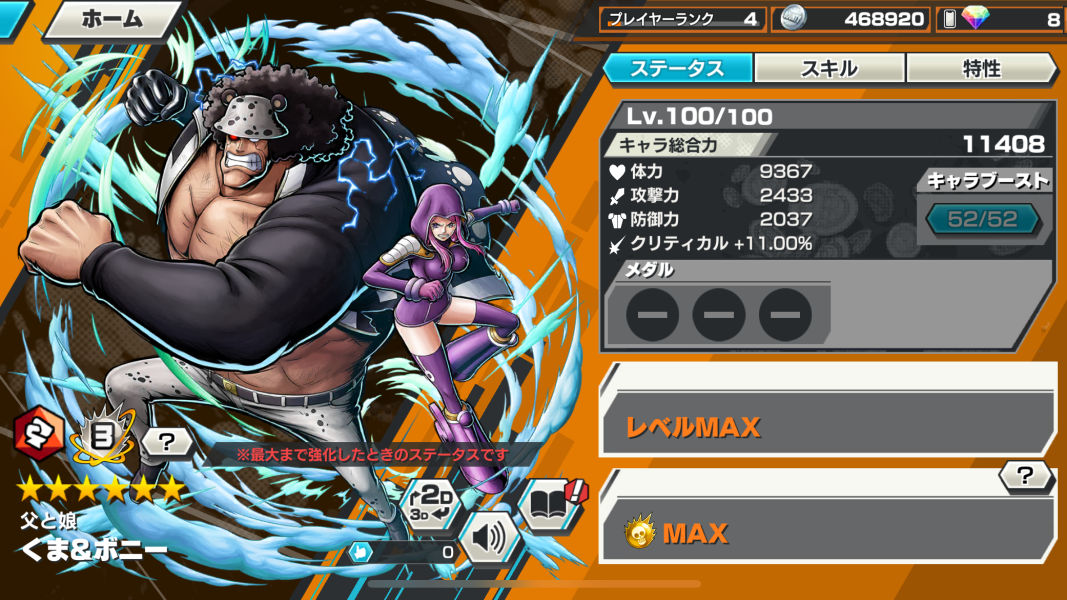The height and width of the screenshot is (600, 1067).
Task: Select the ステータス tab
Action: pos(678,68)
